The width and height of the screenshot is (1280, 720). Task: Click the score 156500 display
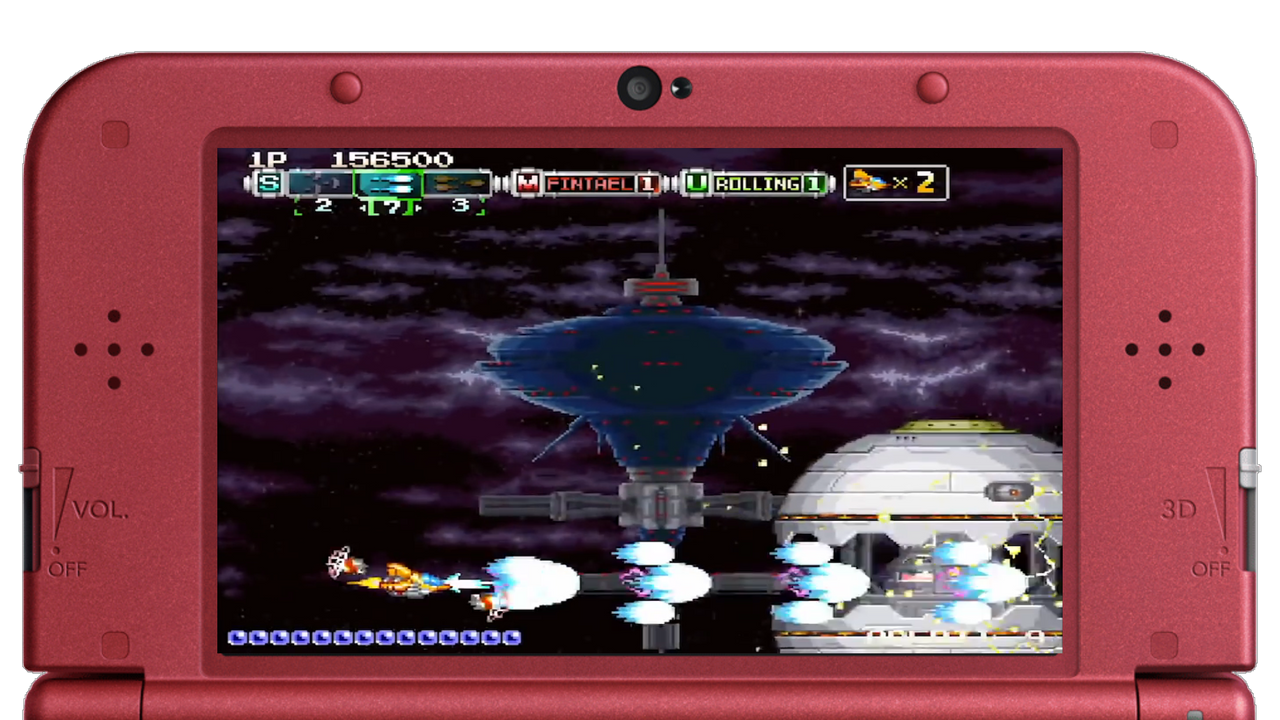[391, 159]
